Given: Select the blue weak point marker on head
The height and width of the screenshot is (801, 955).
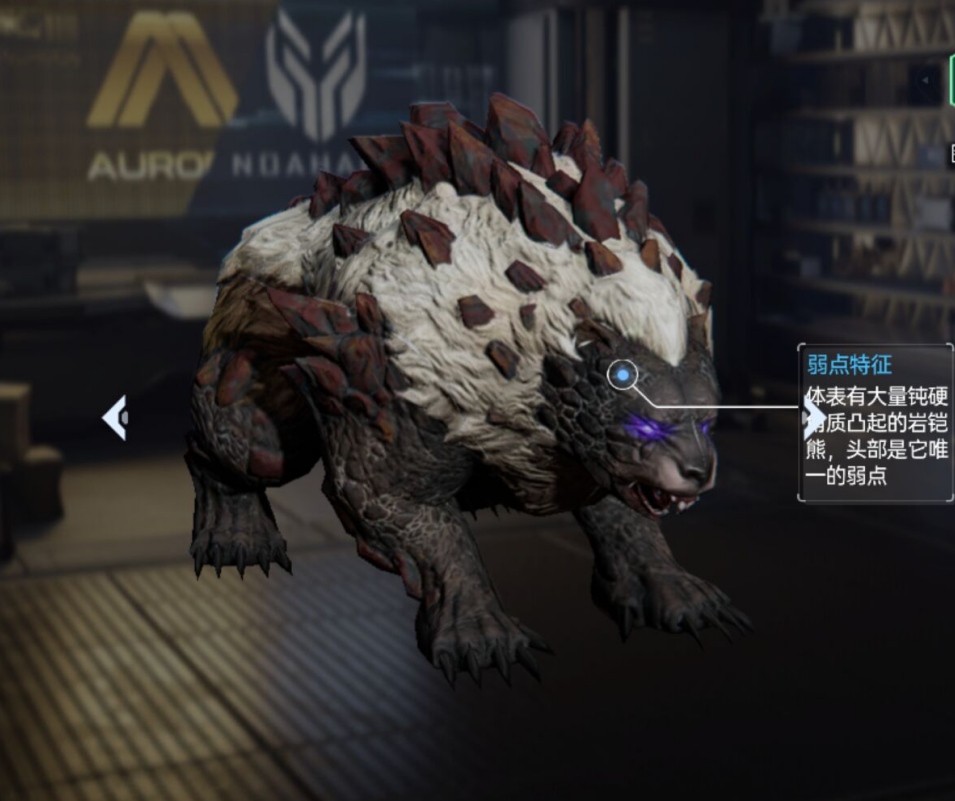Looking at the screenshot, I should pos(622,375).
